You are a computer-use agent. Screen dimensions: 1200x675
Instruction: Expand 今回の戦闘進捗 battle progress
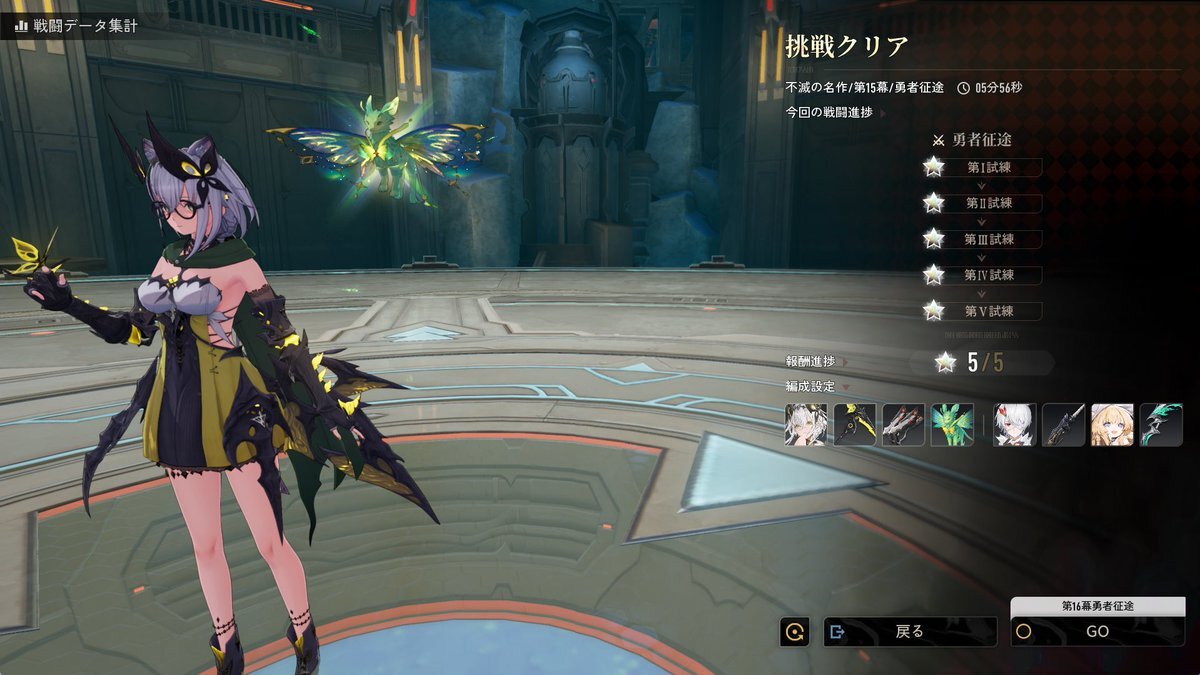pyautogui.click(x=830, y=113)
